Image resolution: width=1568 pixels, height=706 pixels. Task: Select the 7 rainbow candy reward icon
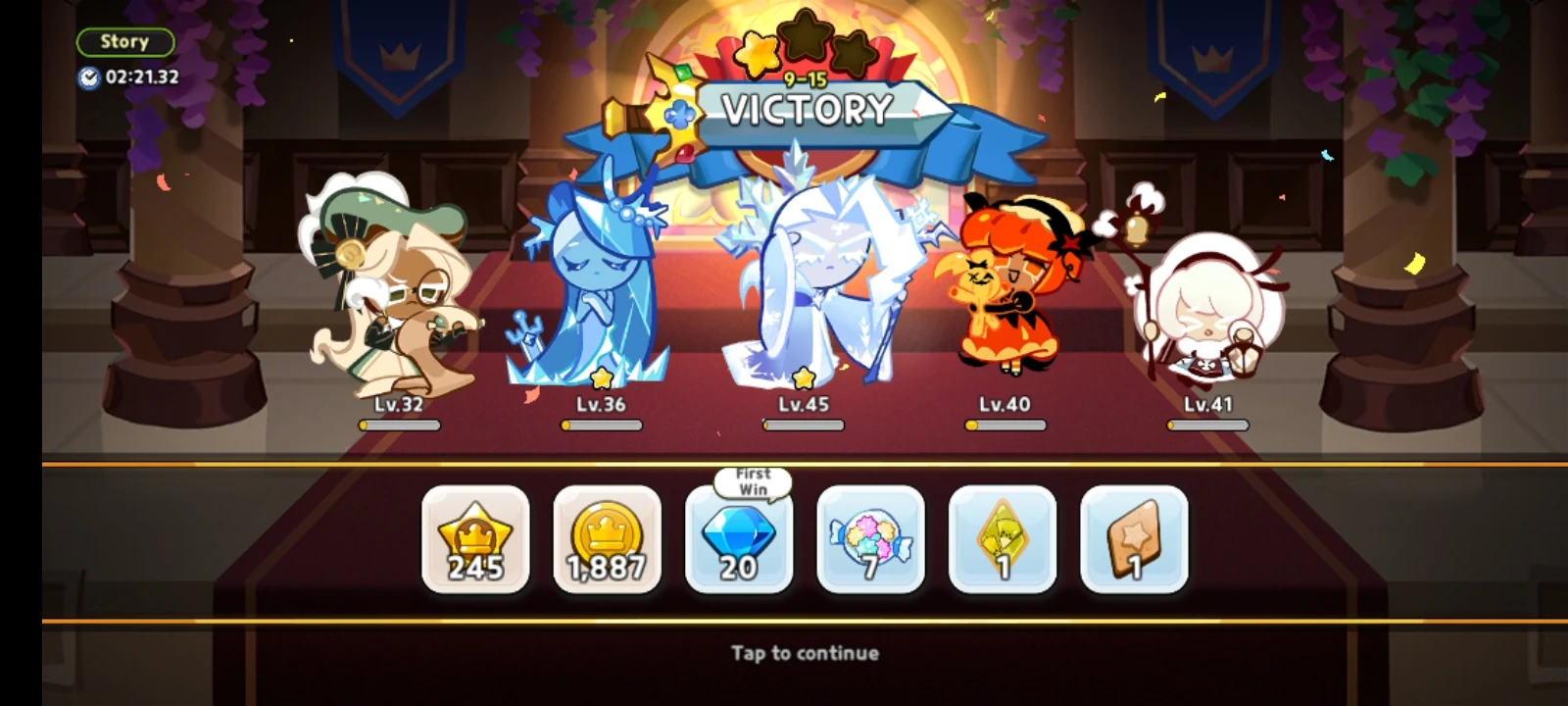[x=871, y=539]
